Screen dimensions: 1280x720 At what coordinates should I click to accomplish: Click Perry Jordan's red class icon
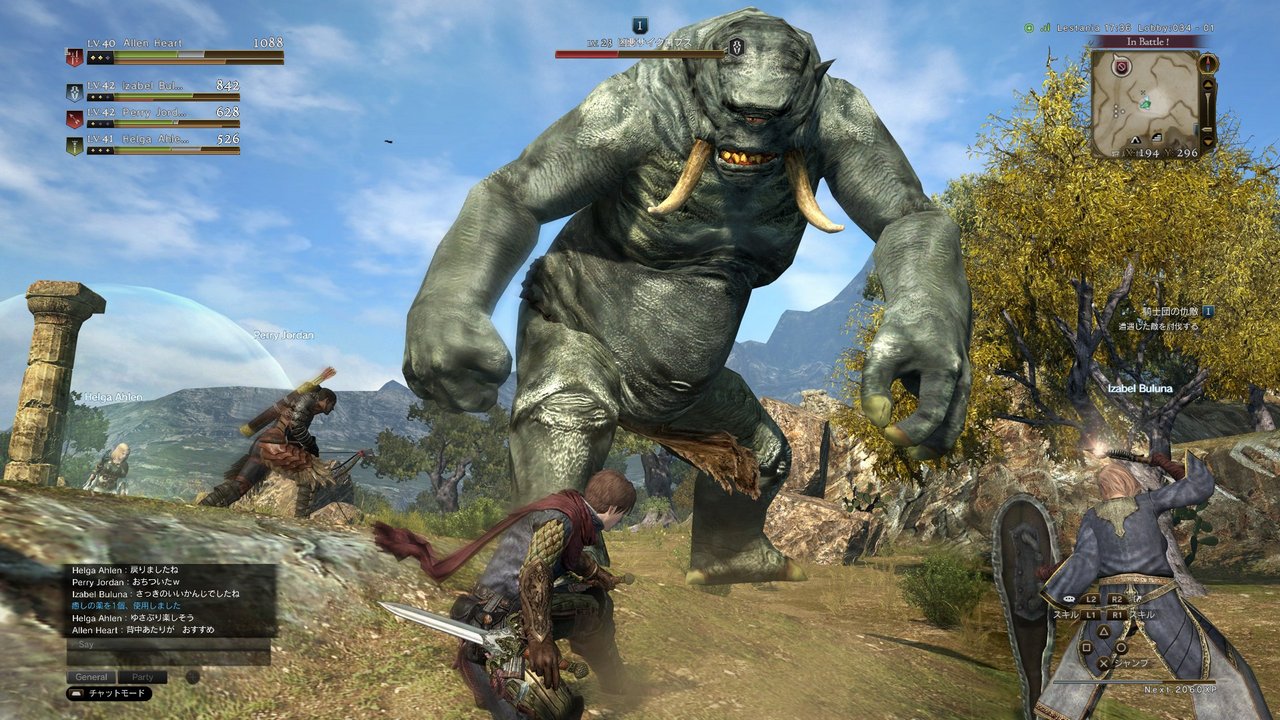point(74,117)
